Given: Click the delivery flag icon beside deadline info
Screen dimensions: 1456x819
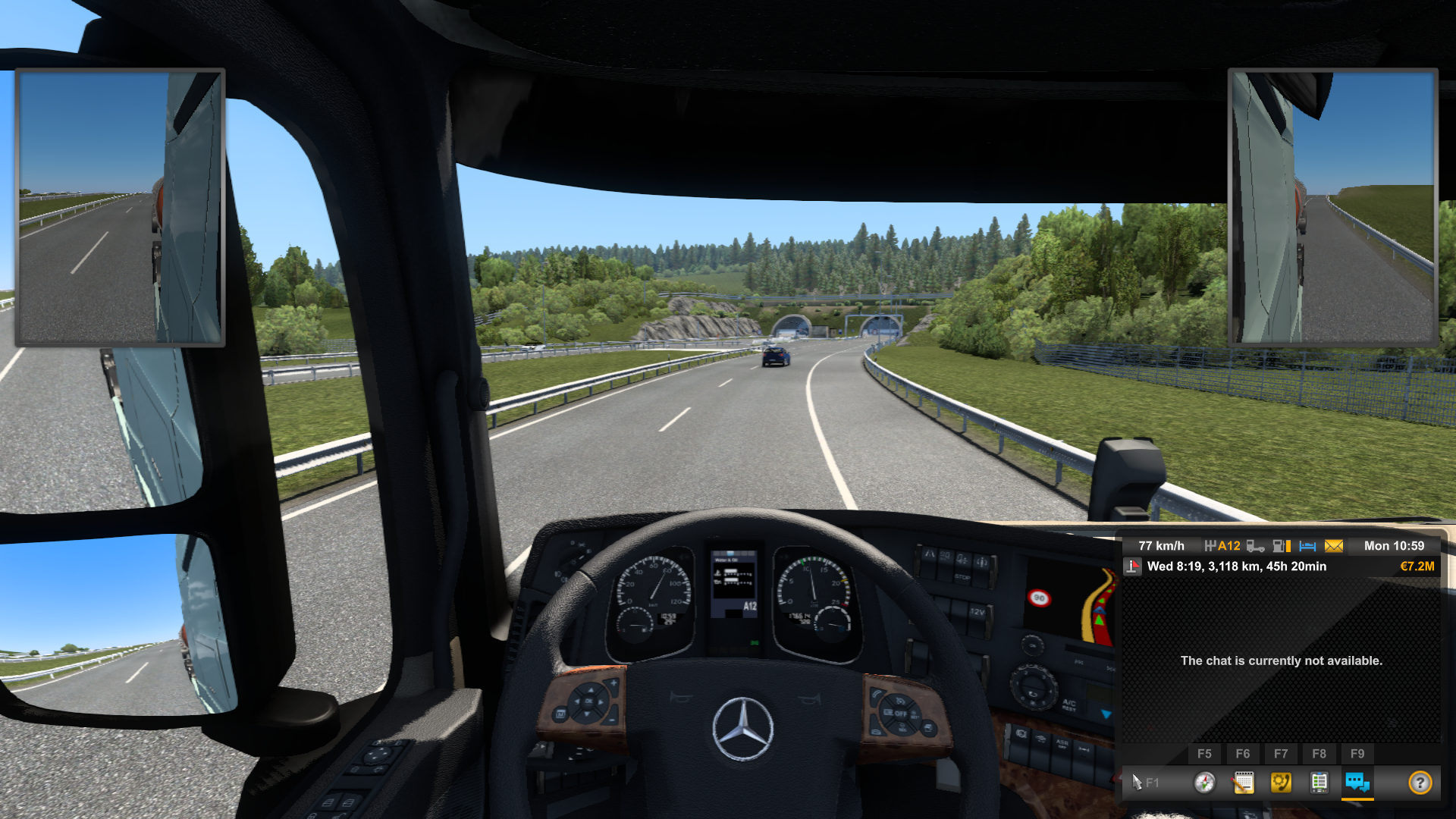Looking at the screenshot, I should pos(1132,566).
